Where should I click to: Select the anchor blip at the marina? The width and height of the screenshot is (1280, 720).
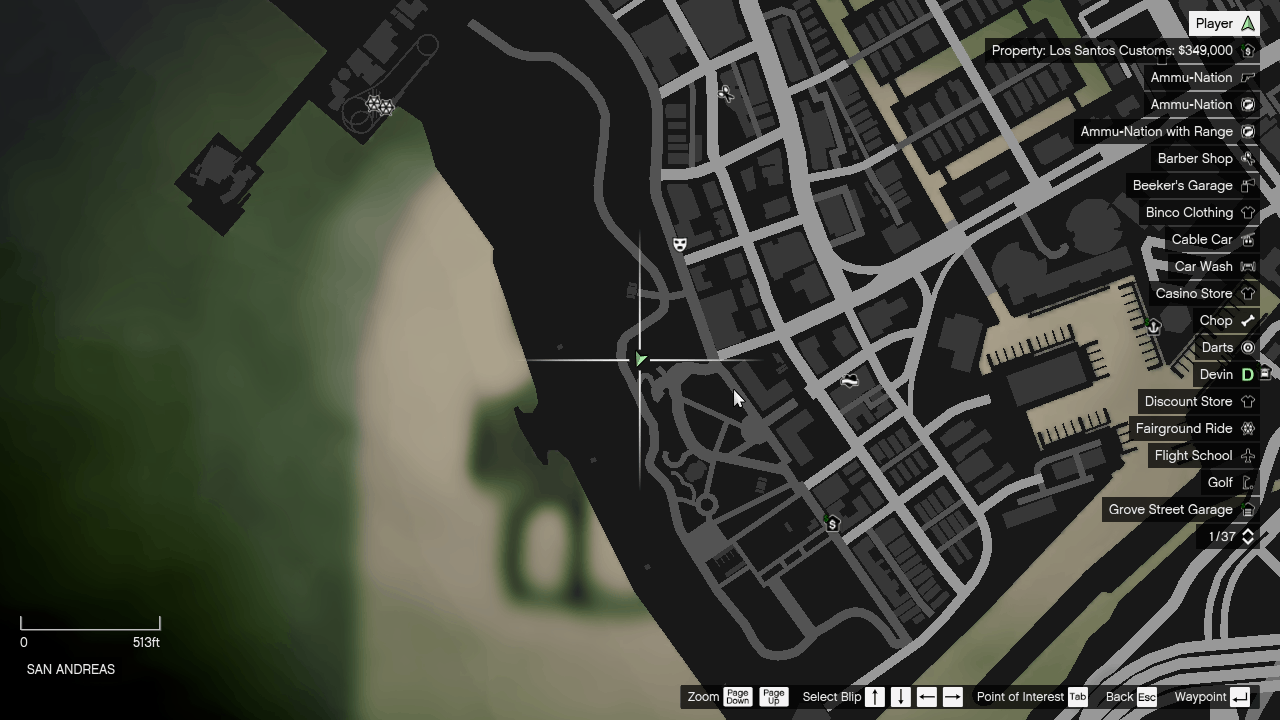coord(1154,327)
